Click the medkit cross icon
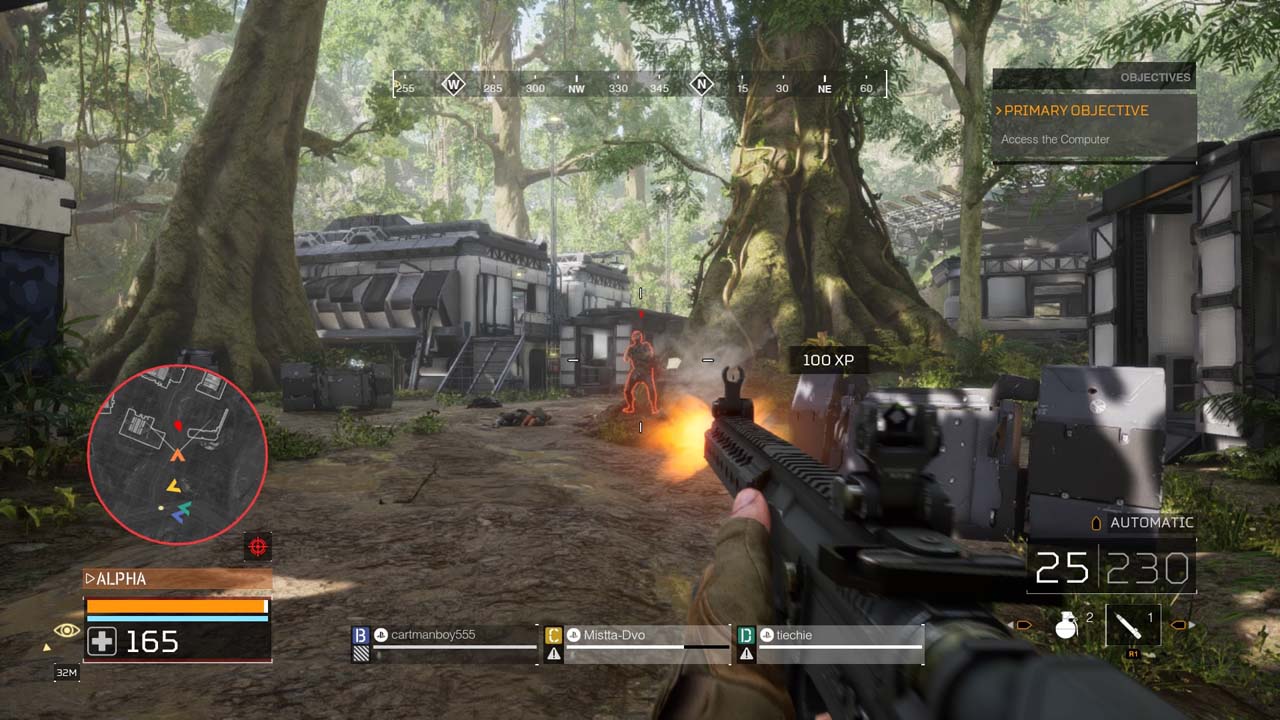Image resolution: width=1280 pixels, height=720 pixels. 102,641
